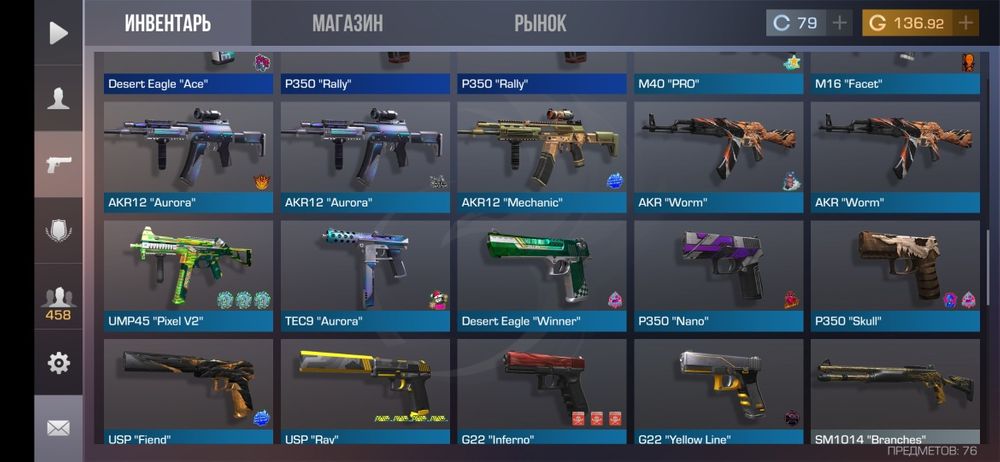This screenshot has height=462, width=1000.
Task: Select the AKR12 "Mechanic" rifle
Action: tap(542, 157)
